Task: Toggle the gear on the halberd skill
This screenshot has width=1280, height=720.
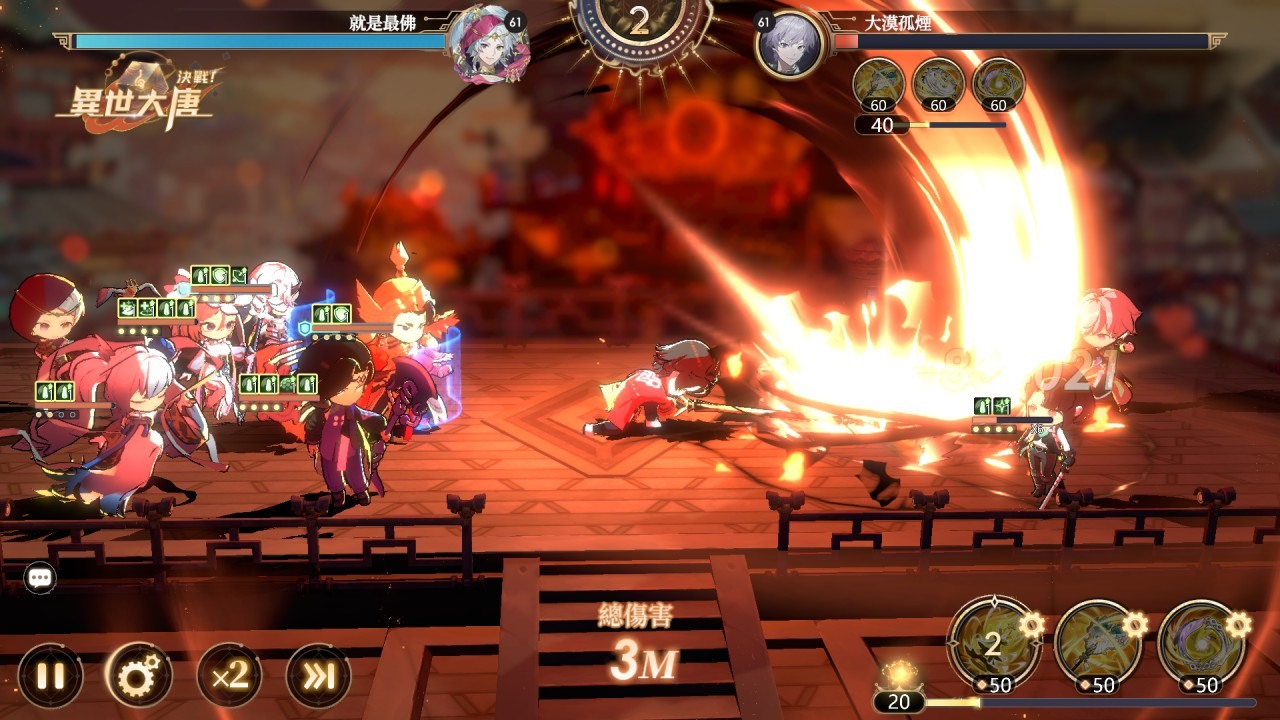Action: pyautogui.click(x=1136, y=625)
